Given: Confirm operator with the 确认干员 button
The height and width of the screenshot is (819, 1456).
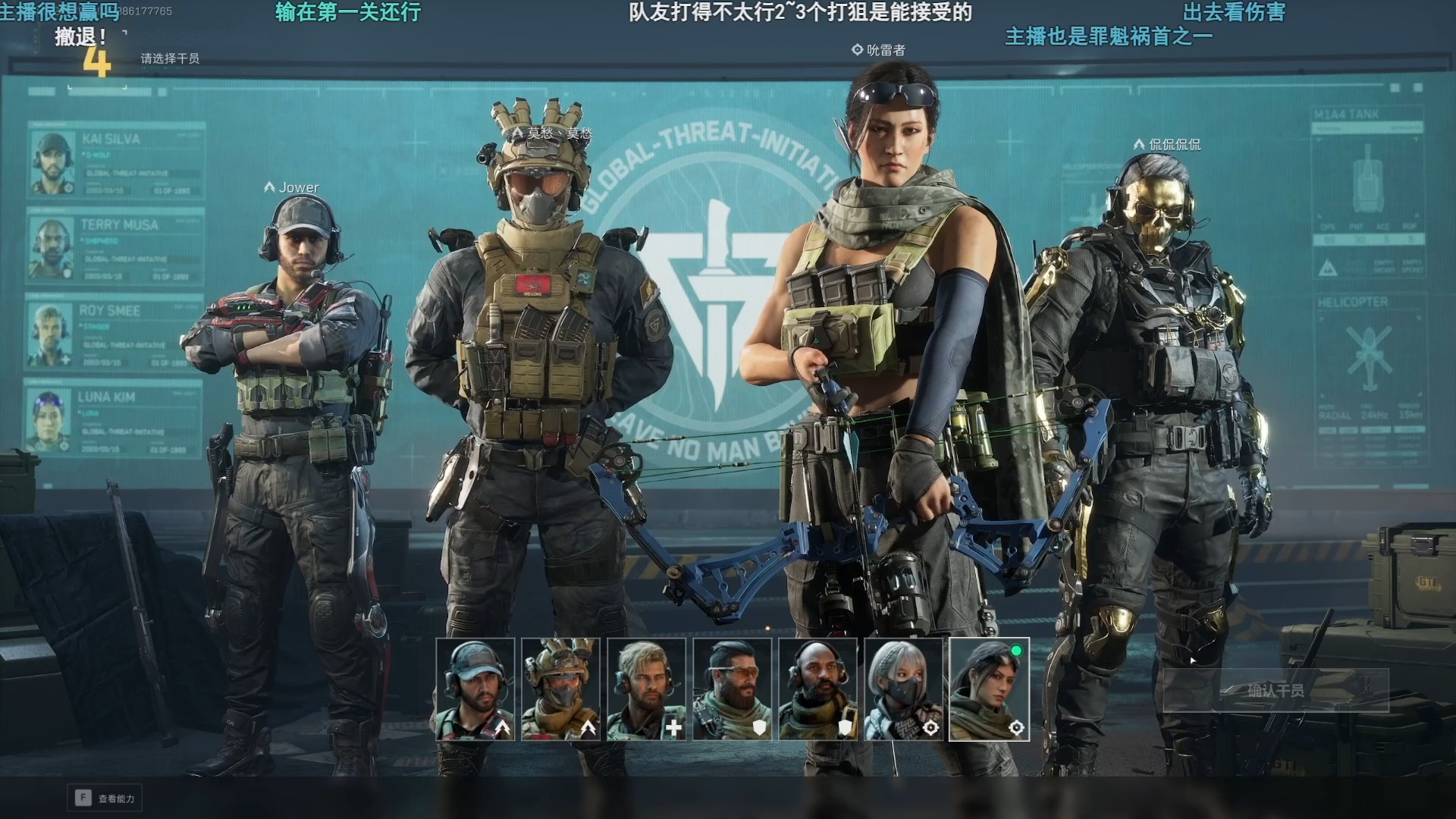Looking at the screenshot, I should (1276, 691).
